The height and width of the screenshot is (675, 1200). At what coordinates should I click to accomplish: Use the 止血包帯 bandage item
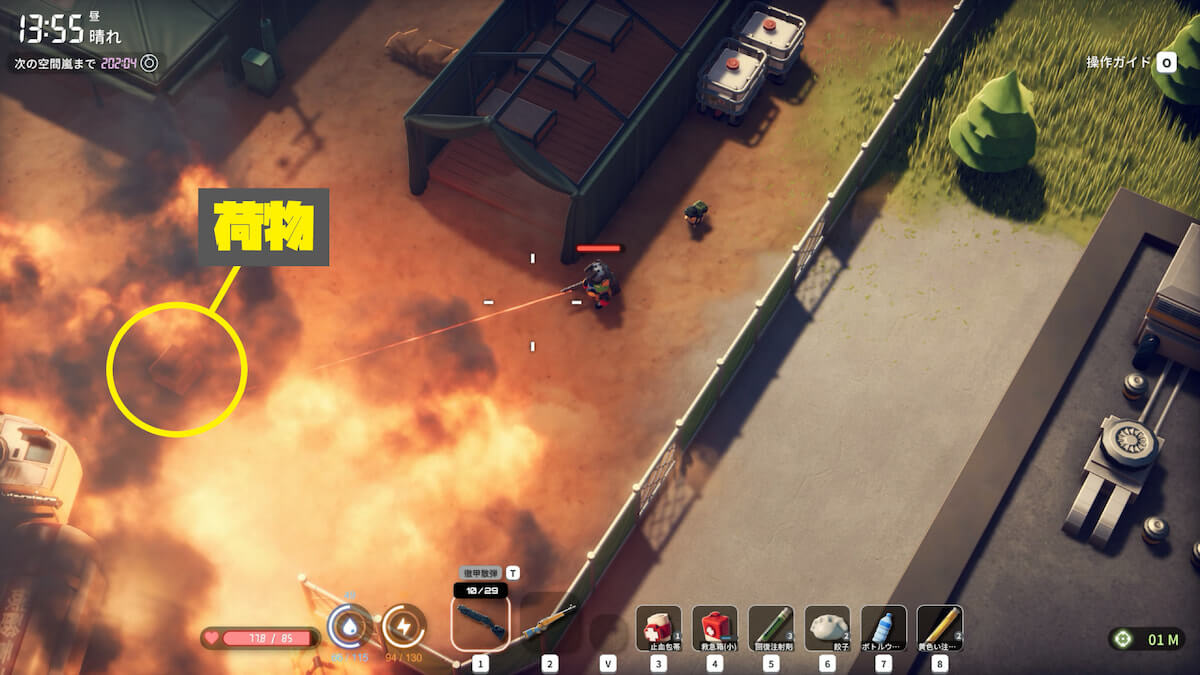pos(658,628)
